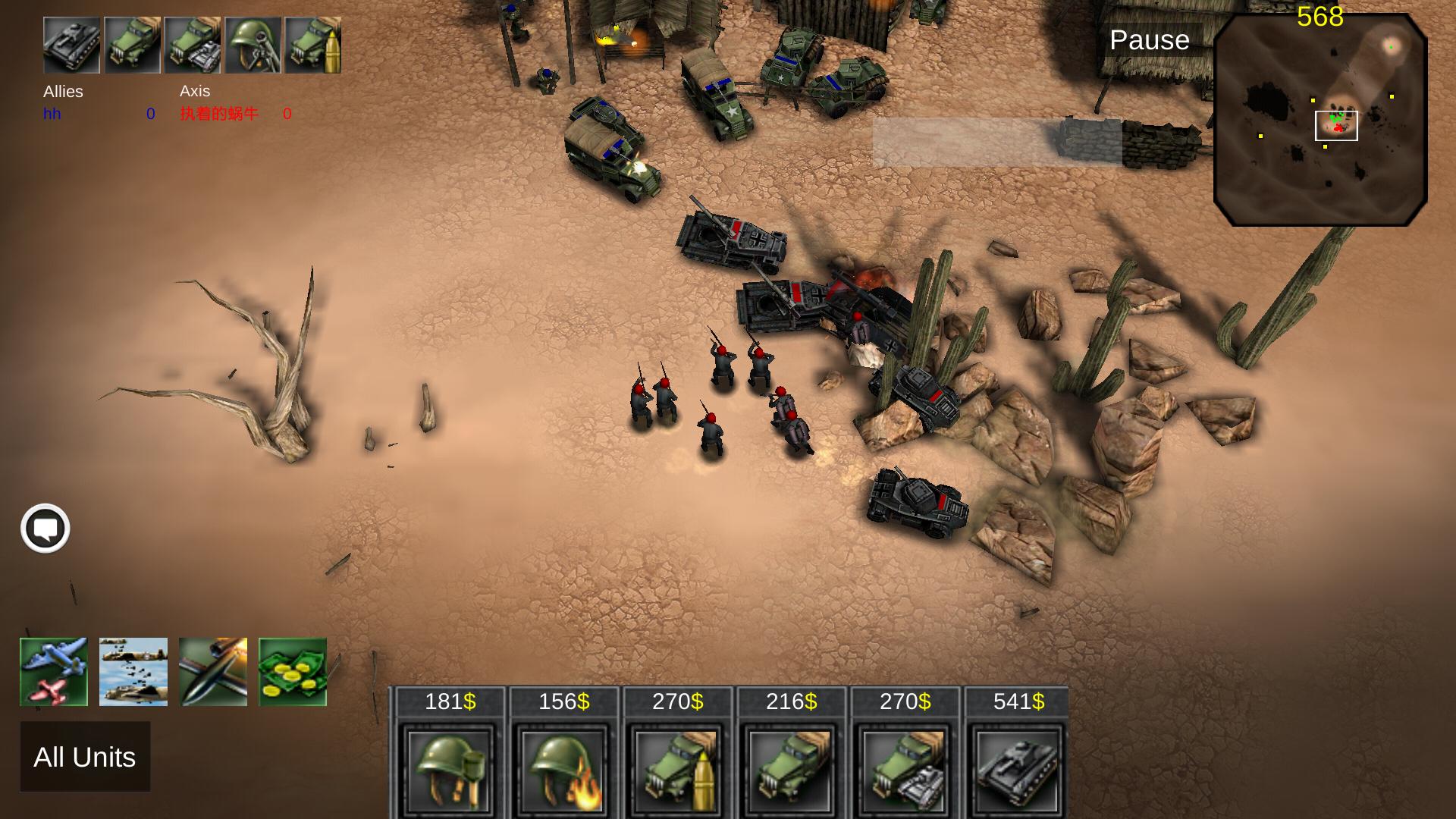Trigger the artillery shells ability
1456x819 pixels.
point(212,671)
